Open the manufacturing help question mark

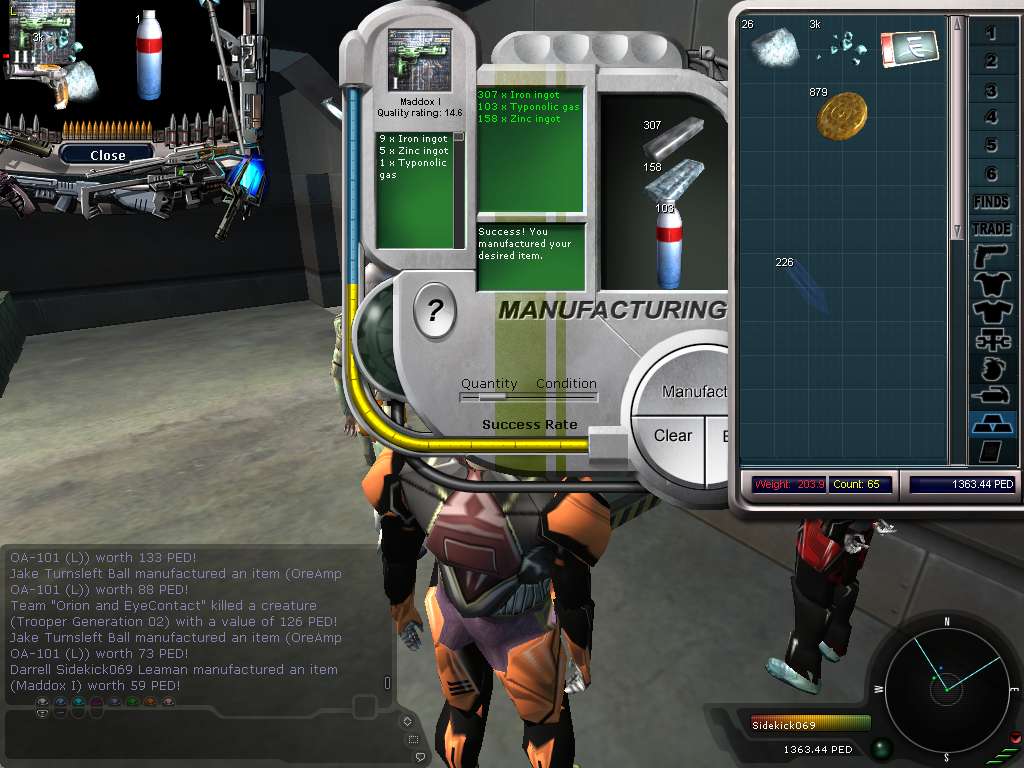coord(434,313)
